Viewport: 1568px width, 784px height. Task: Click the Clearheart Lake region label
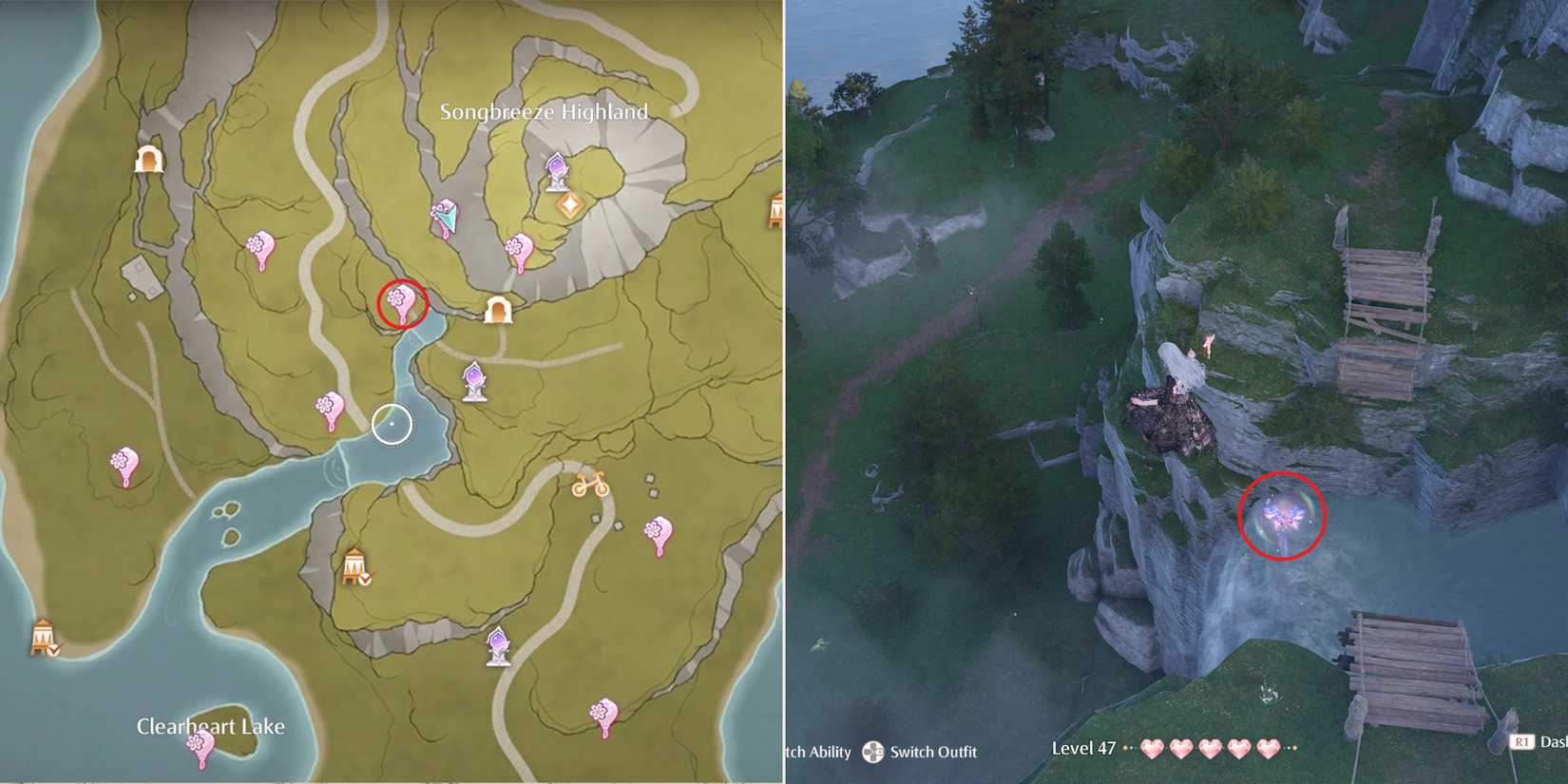tap(212, 726)
